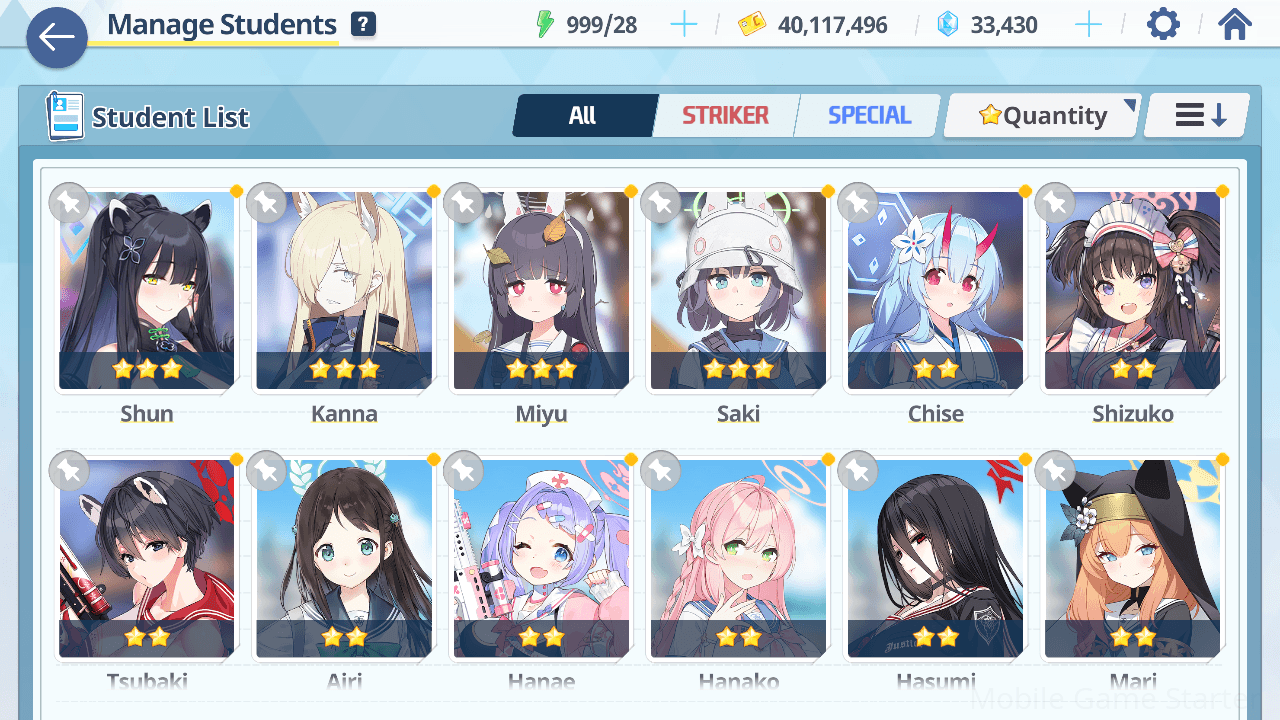
Task: Show the SPECIAL students tab
Action: pos(869,116)
